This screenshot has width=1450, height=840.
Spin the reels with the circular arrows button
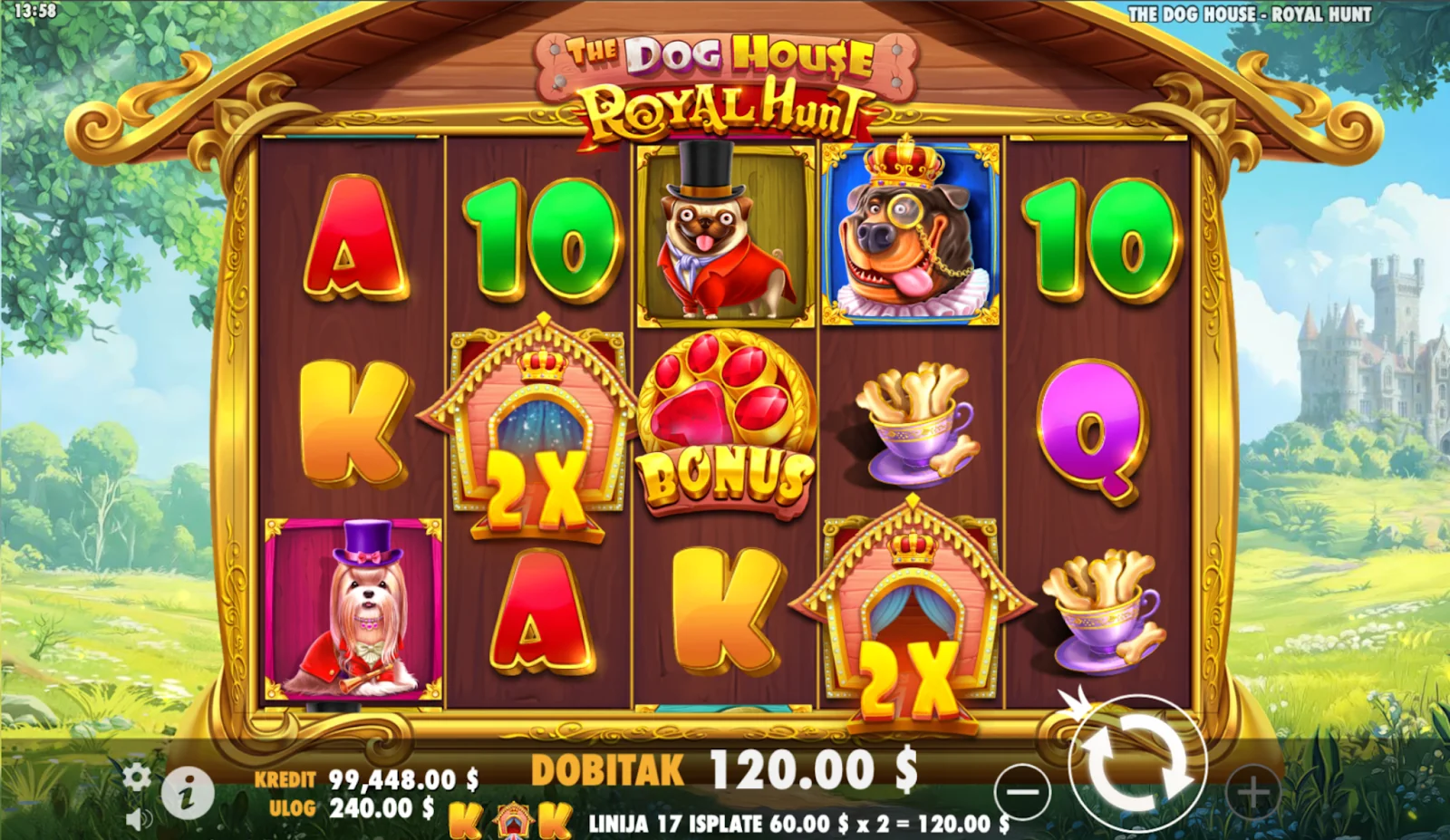[1137, 766]
